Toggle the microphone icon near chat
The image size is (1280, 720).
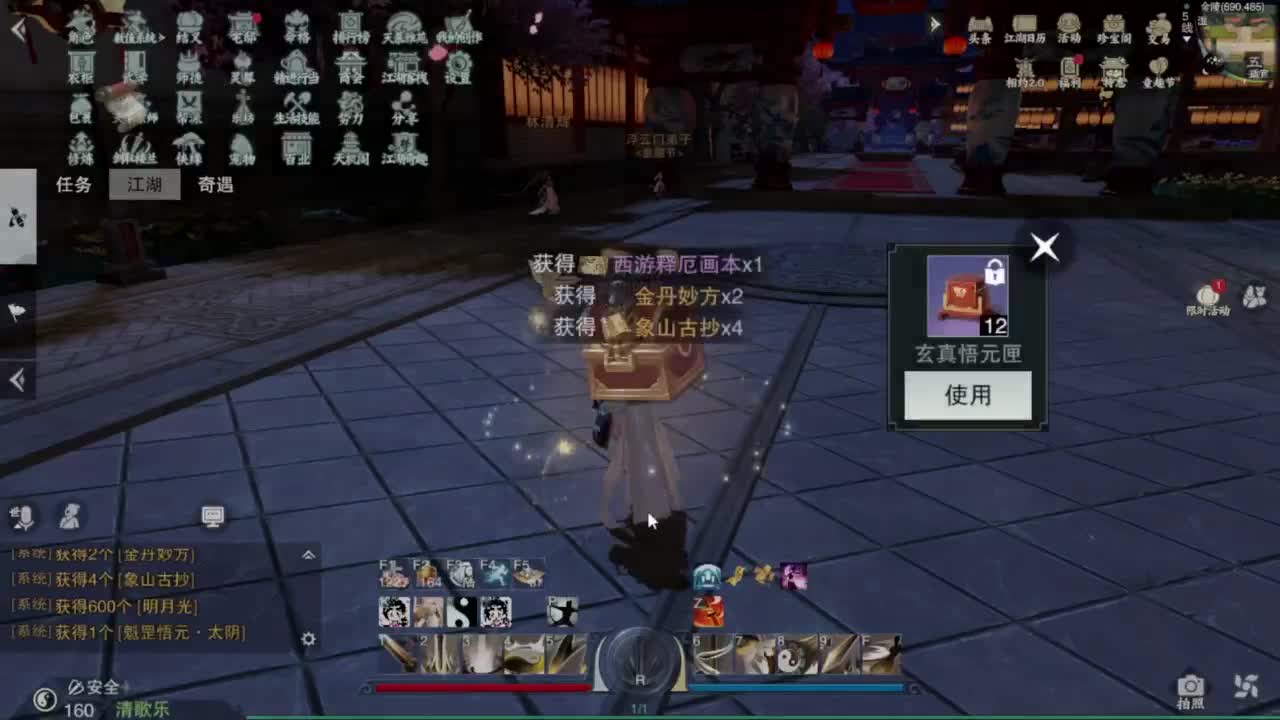(22, 516)
